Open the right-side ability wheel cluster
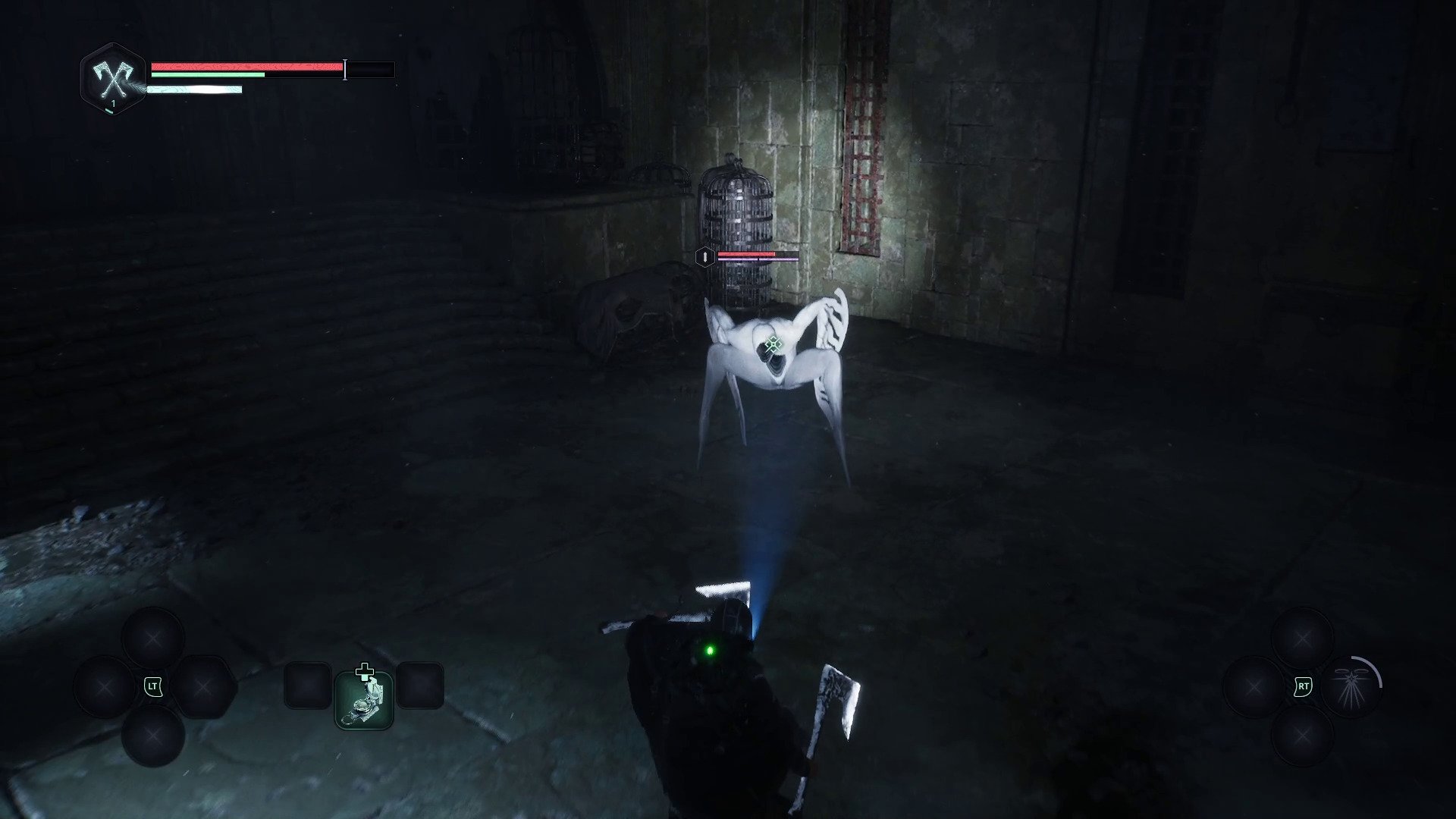This screenshot has width=1456, height=819. coord(1303,686)
